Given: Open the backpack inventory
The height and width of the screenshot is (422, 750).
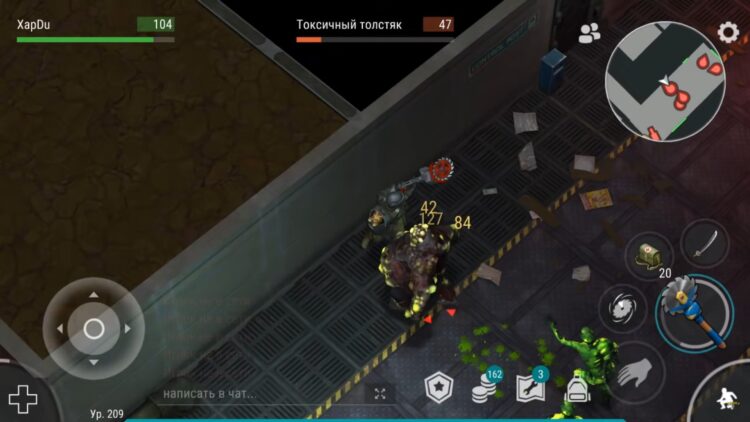Looking at the screenshot, I should point(576,390).
